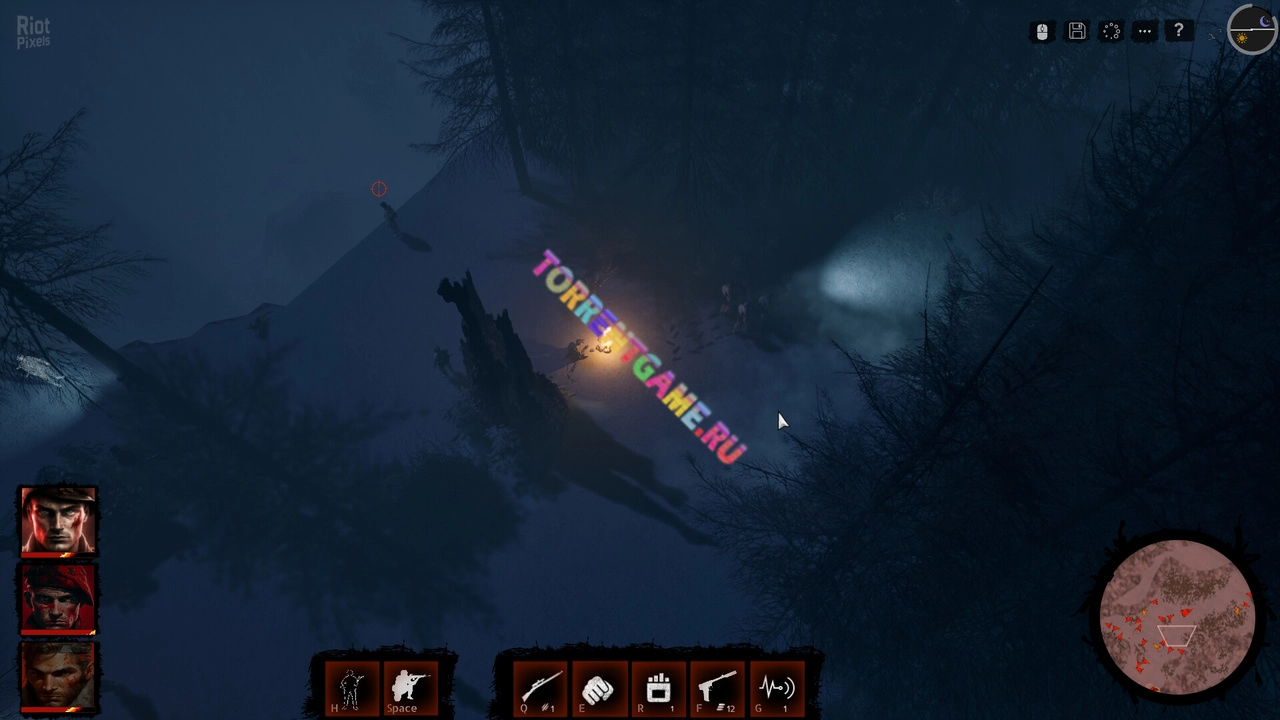Open the question mark help button
The width and height of the screenshot is (1280, 720).
click(1179, 32)
